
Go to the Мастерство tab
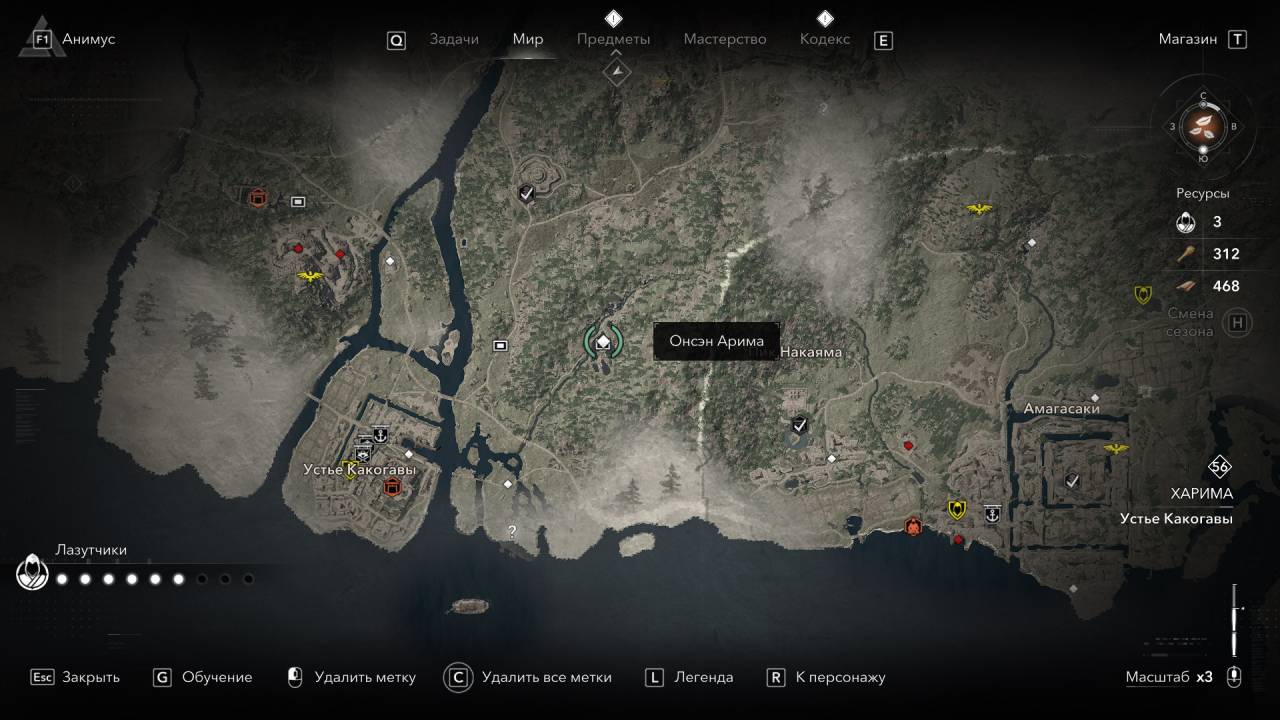tap(725, 39)
